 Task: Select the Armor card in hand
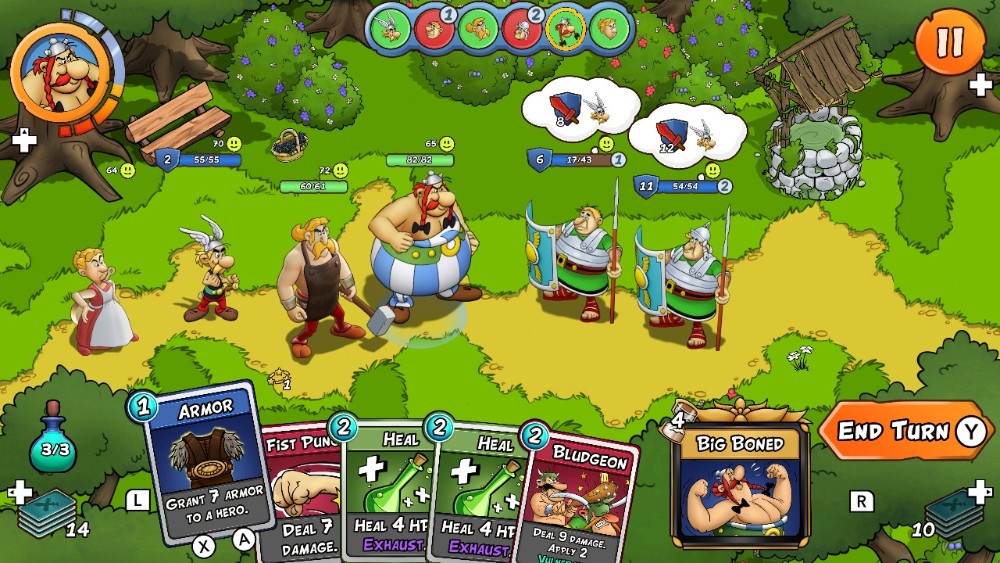(x=206, y=460)
